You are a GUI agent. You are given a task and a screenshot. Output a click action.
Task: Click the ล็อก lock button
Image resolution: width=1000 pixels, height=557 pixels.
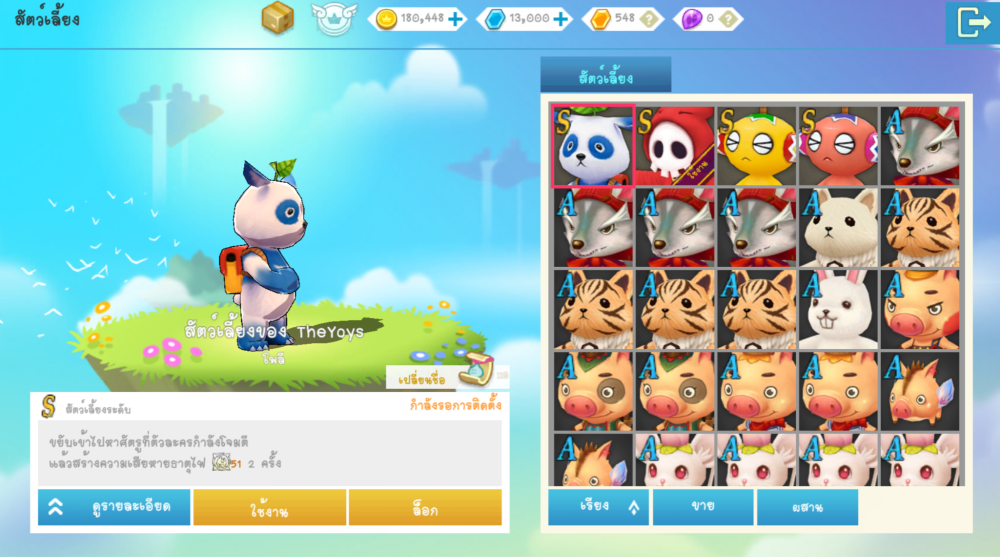[425, 508]
